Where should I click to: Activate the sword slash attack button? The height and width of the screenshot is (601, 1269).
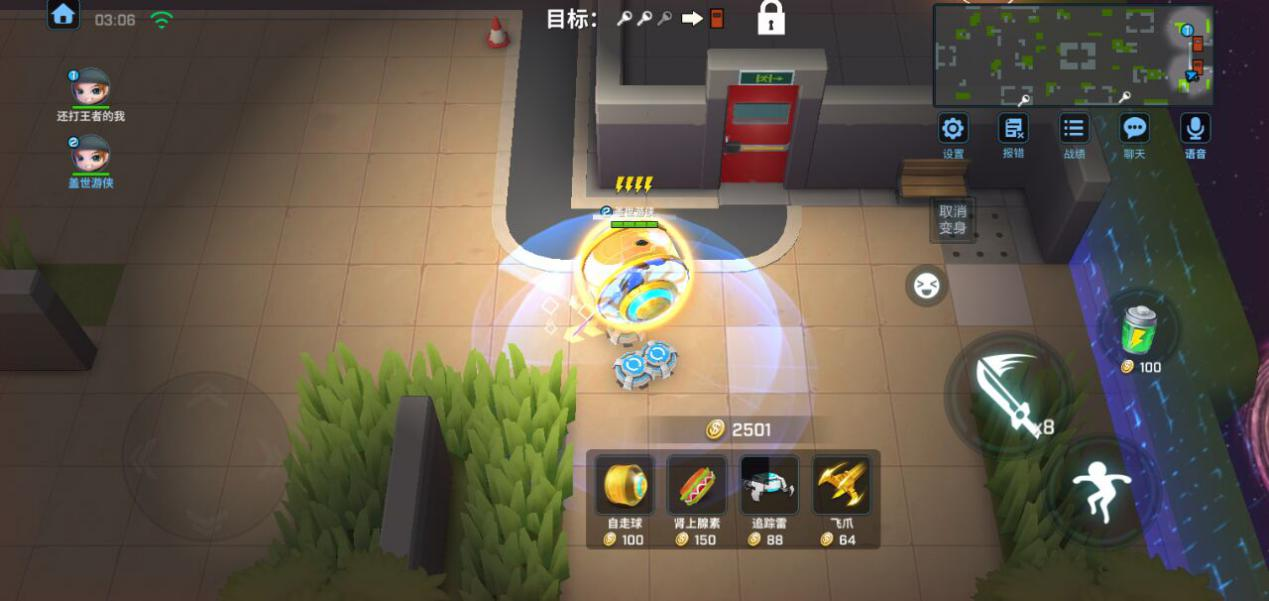pyautogui.click(x=1006, y=393)
